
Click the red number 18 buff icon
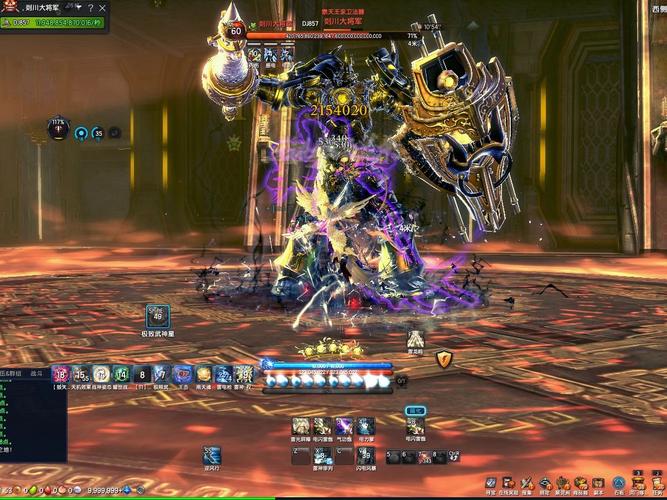60,374
